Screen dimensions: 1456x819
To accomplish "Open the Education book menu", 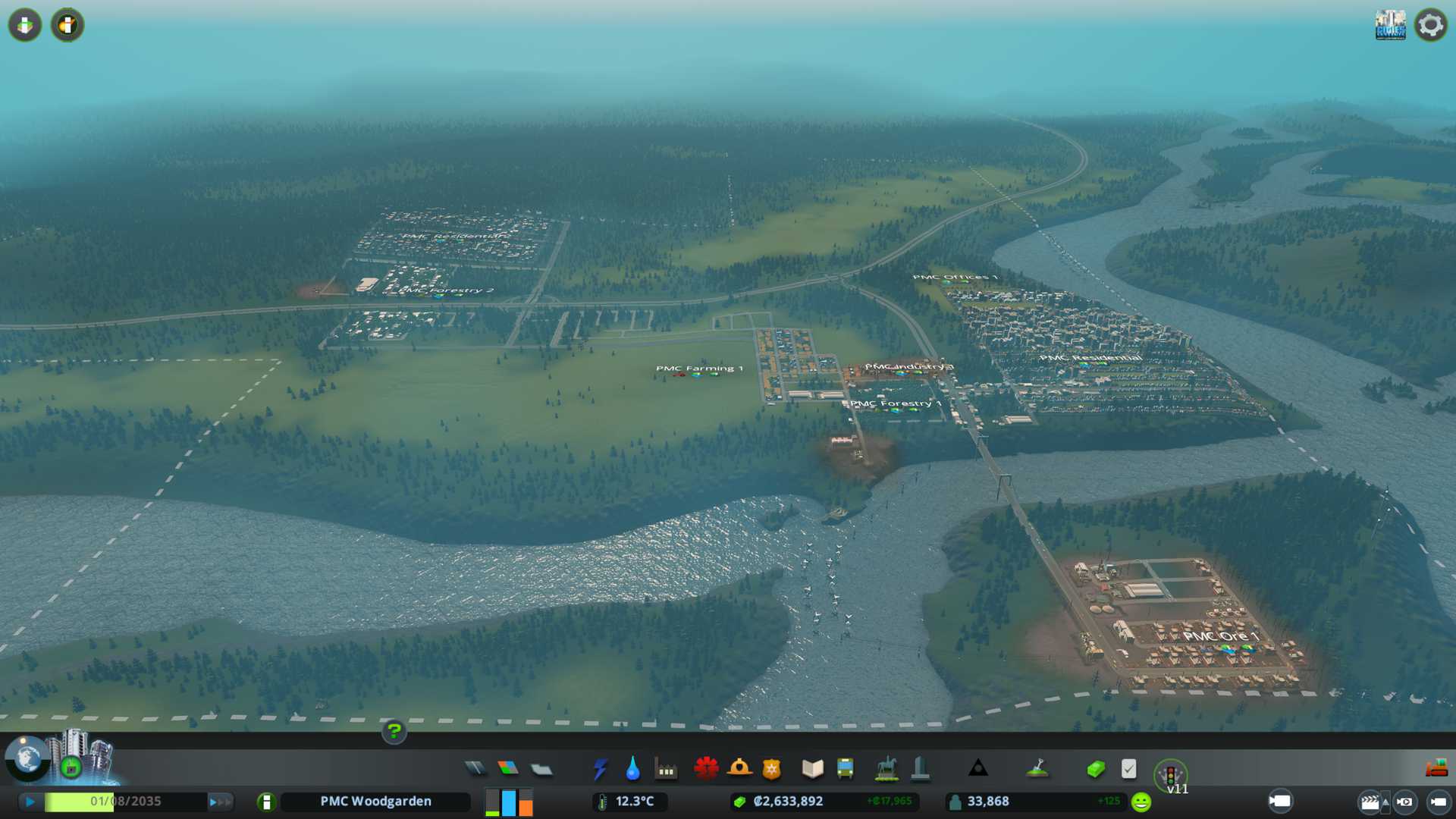I will click(x=812, y=769).
